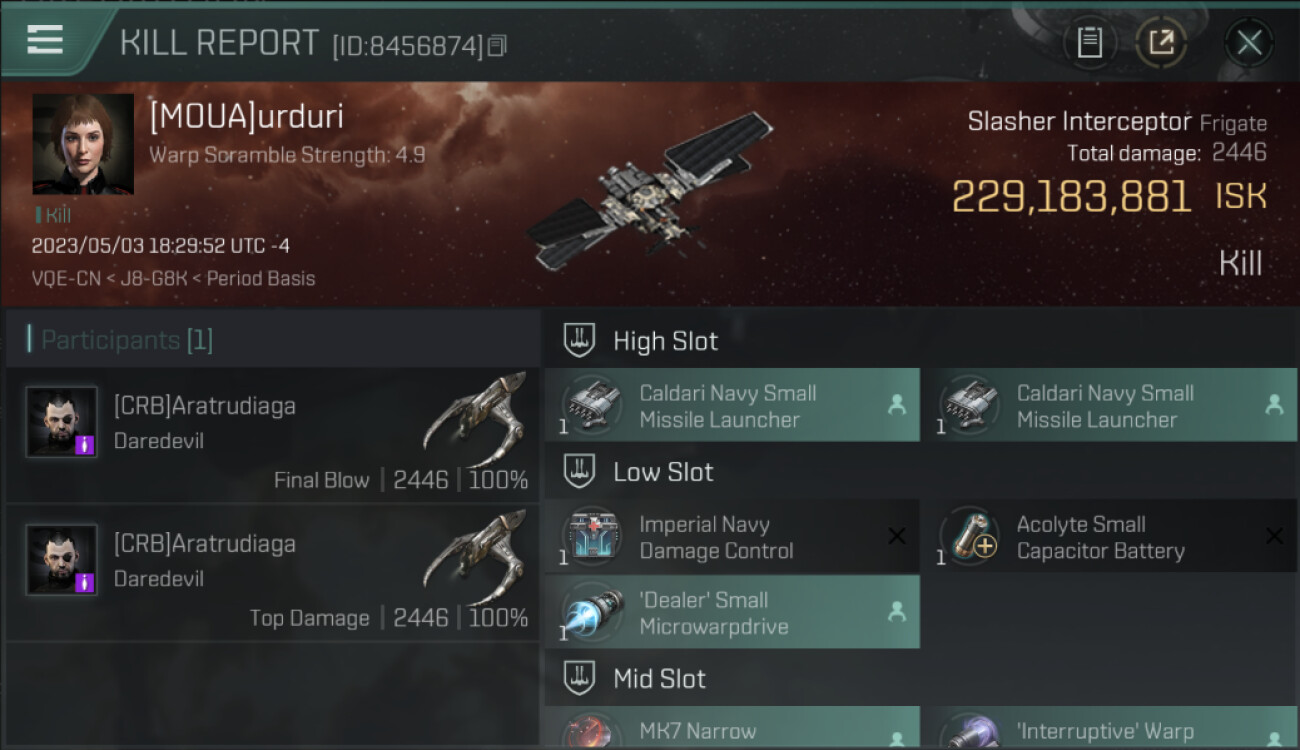Share the kill report
This screenshot has height=750, width=1300.
(x=1161, y=42)
